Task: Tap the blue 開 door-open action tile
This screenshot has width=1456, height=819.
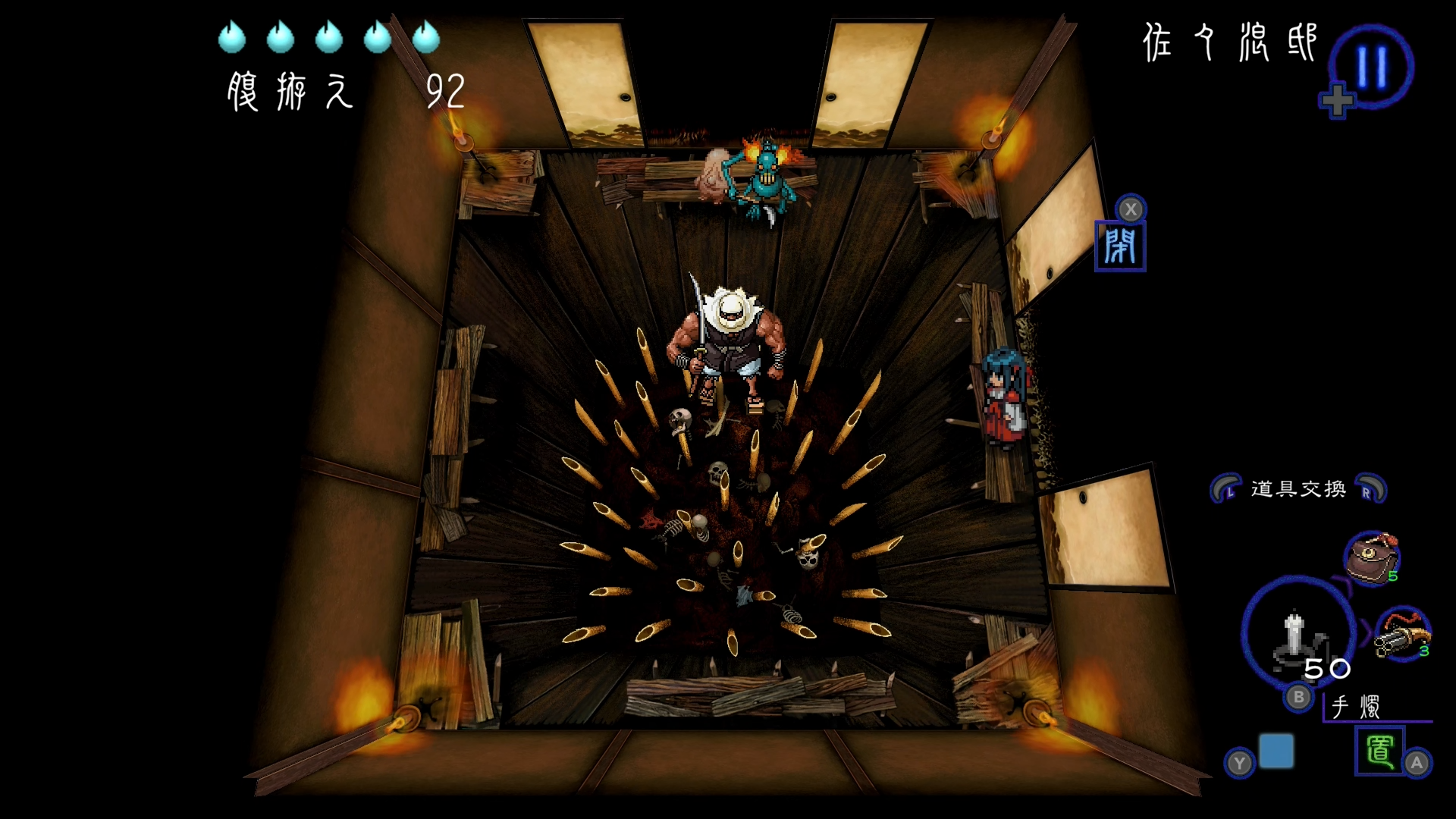Action: (x=1120, y=246)
